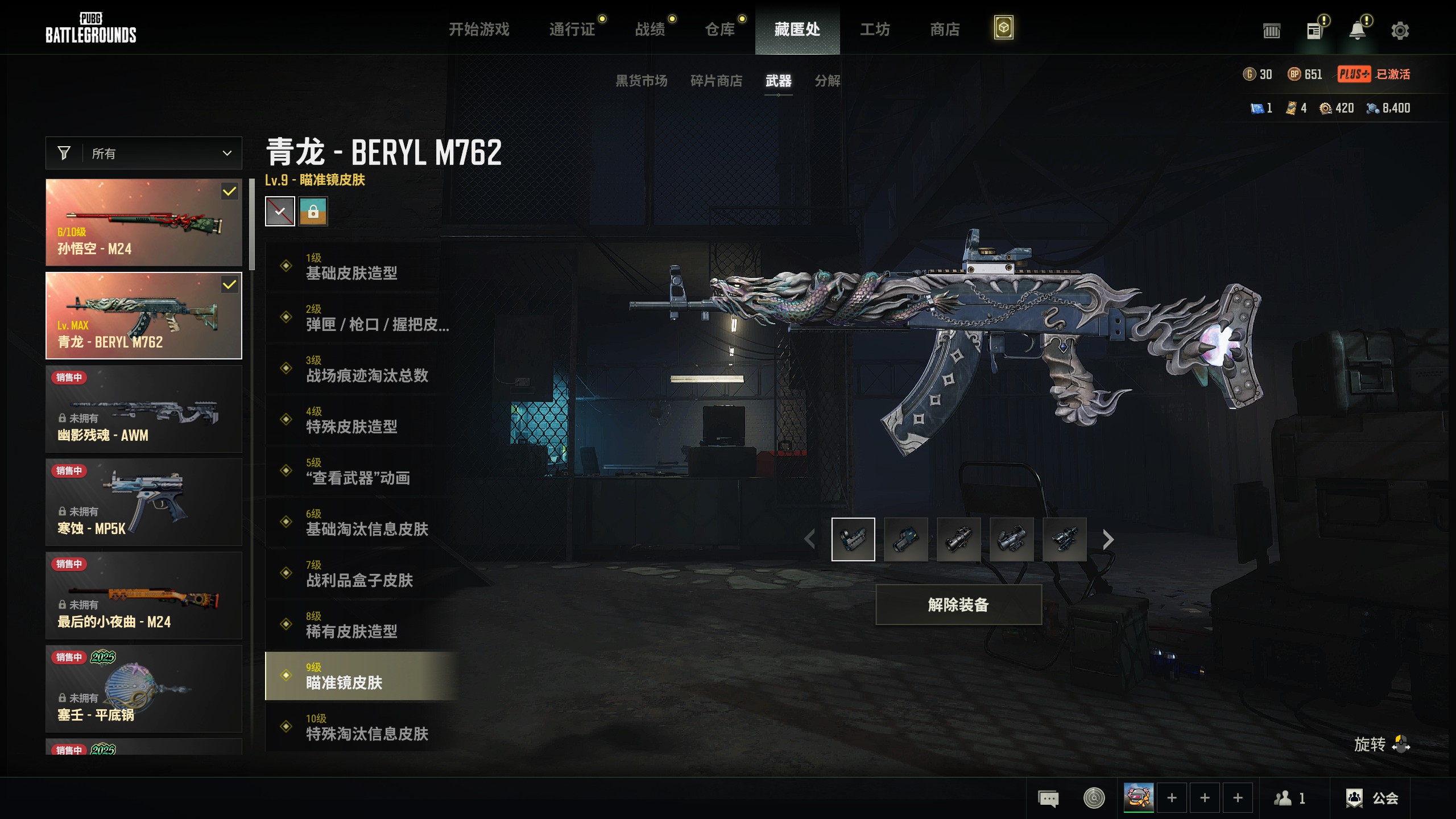Show next scope thumbnails with right arrow

pos(1107,539)
